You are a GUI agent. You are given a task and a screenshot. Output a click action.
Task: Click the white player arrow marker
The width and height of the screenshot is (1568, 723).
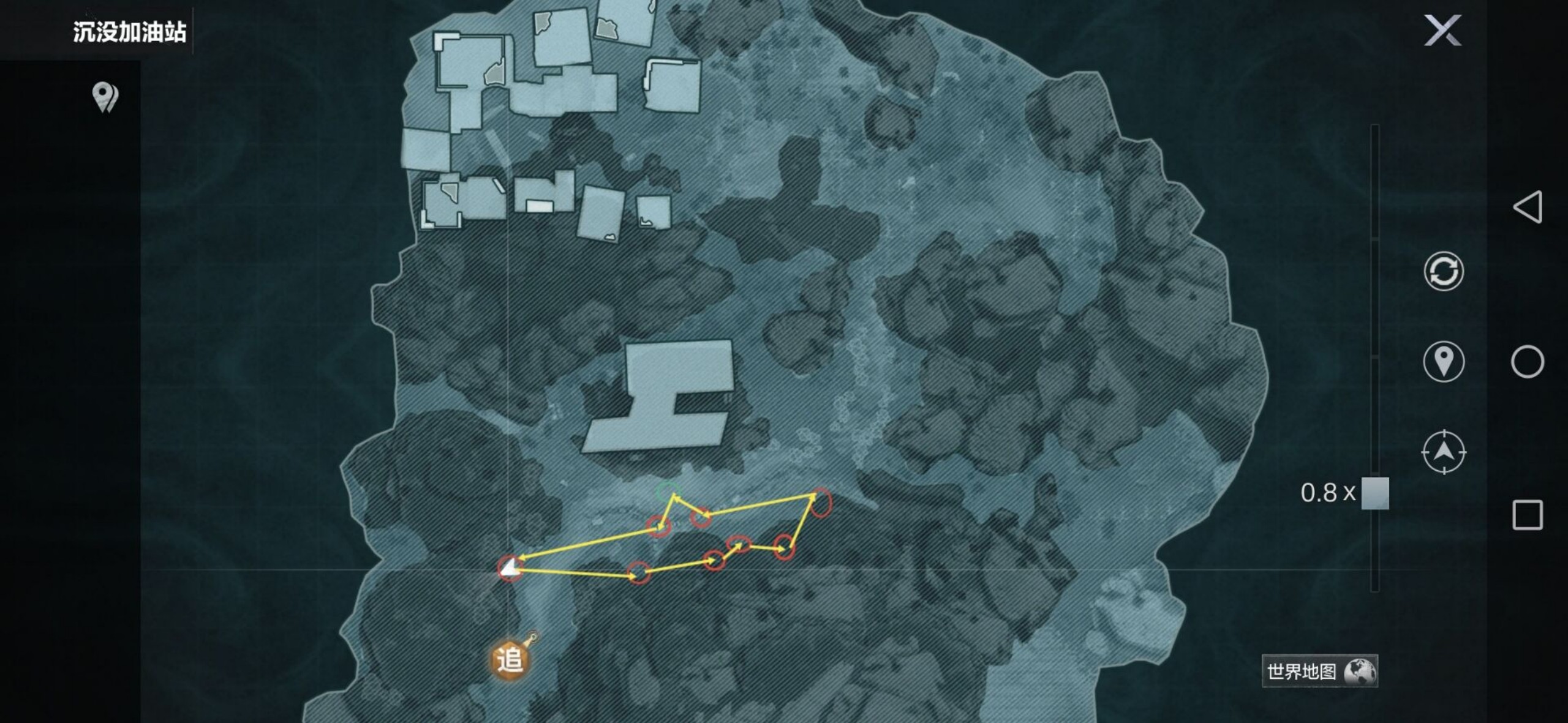509,569
